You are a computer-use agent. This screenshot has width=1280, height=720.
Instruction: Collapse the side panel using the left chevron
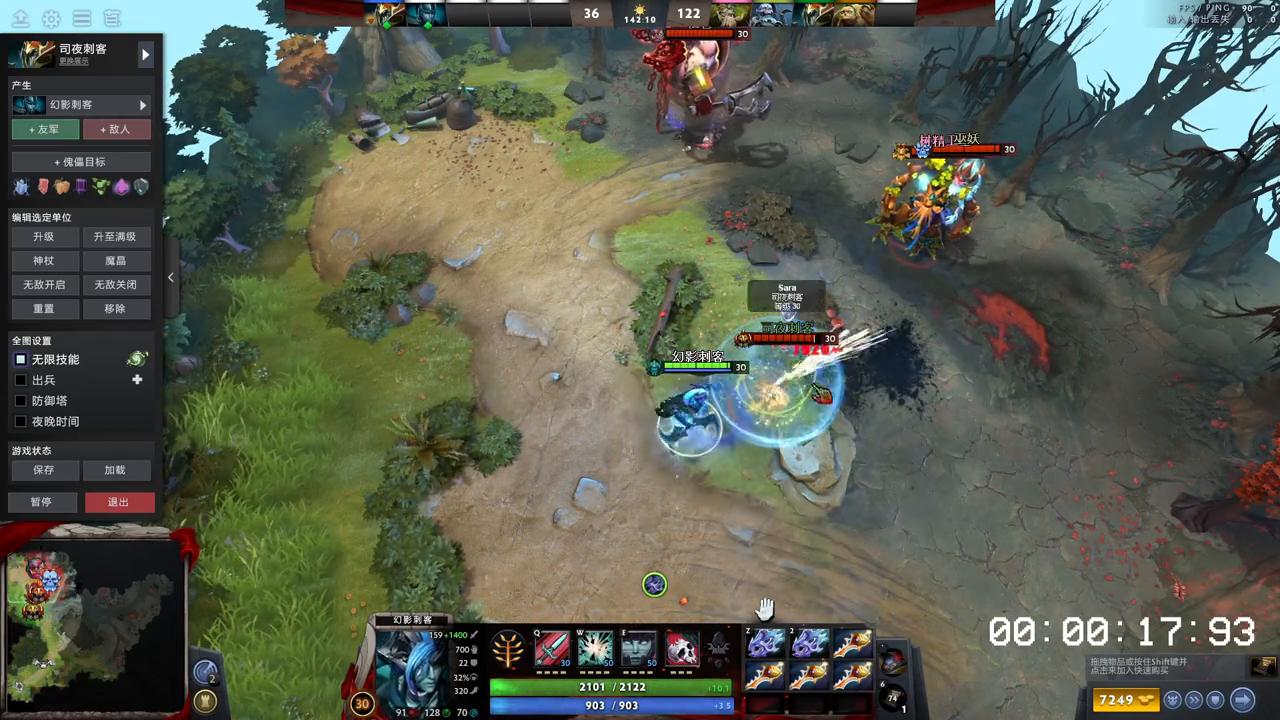click(x=171, y=276)
